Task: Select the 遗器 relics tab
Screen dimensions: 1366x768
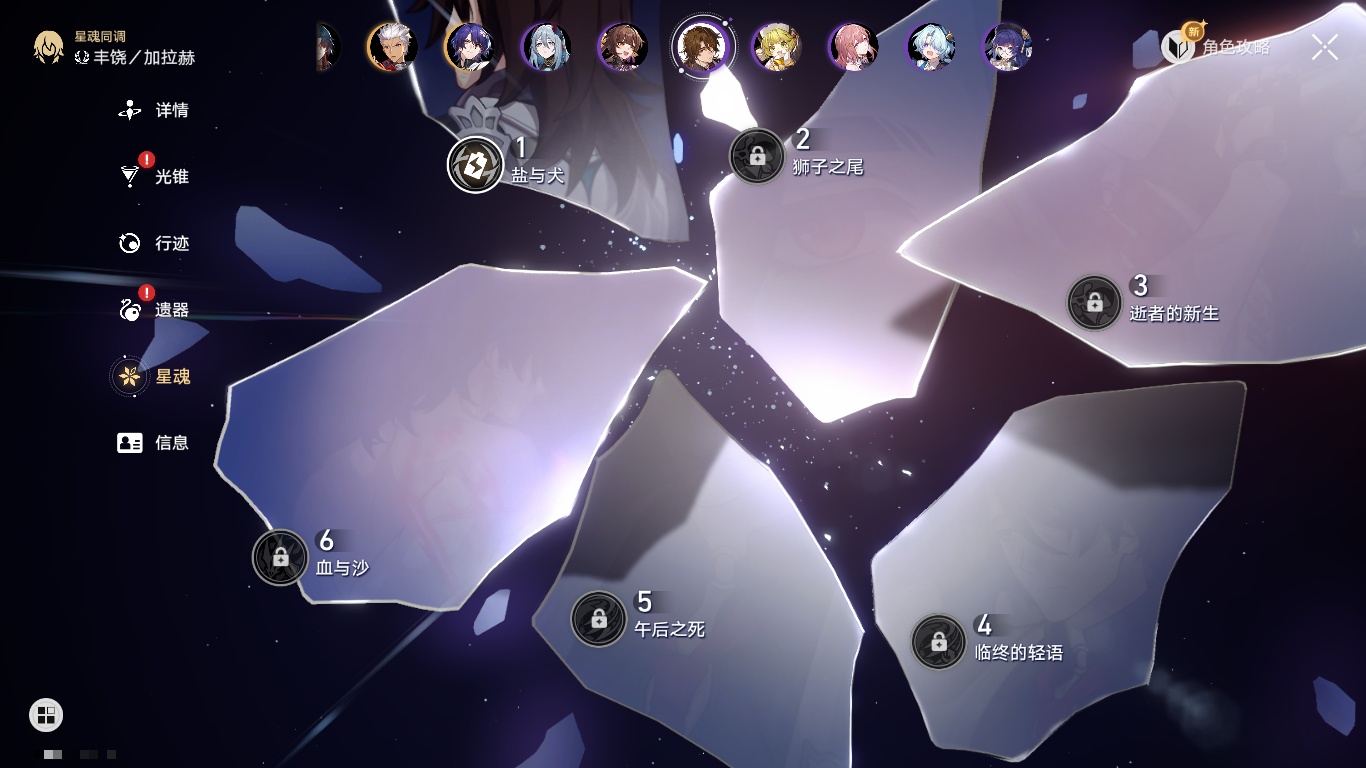Action: pos(155,310)
